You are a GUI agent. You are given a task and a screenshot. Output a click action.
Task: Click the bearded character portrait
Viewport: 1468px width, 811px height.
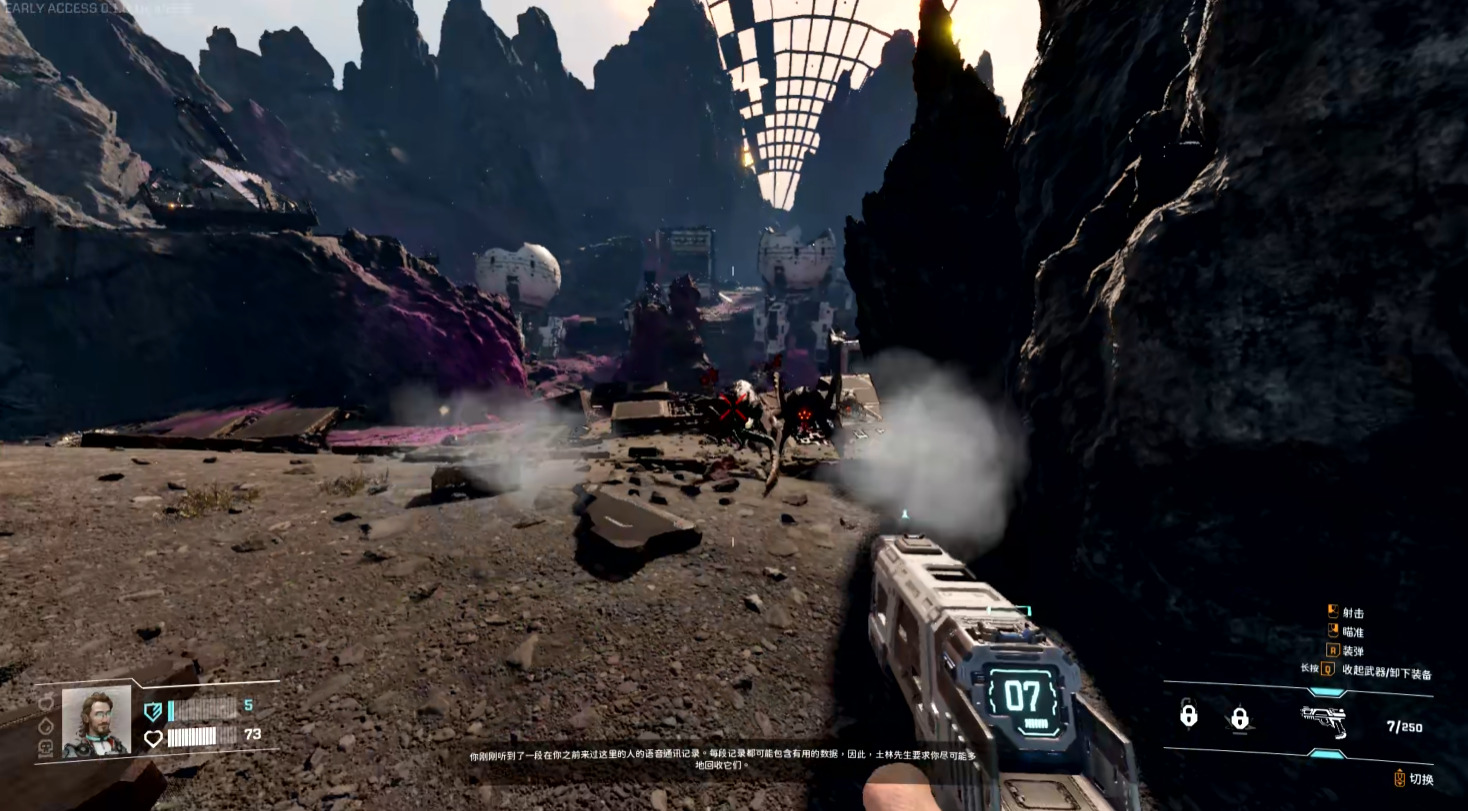coord(96,720)
